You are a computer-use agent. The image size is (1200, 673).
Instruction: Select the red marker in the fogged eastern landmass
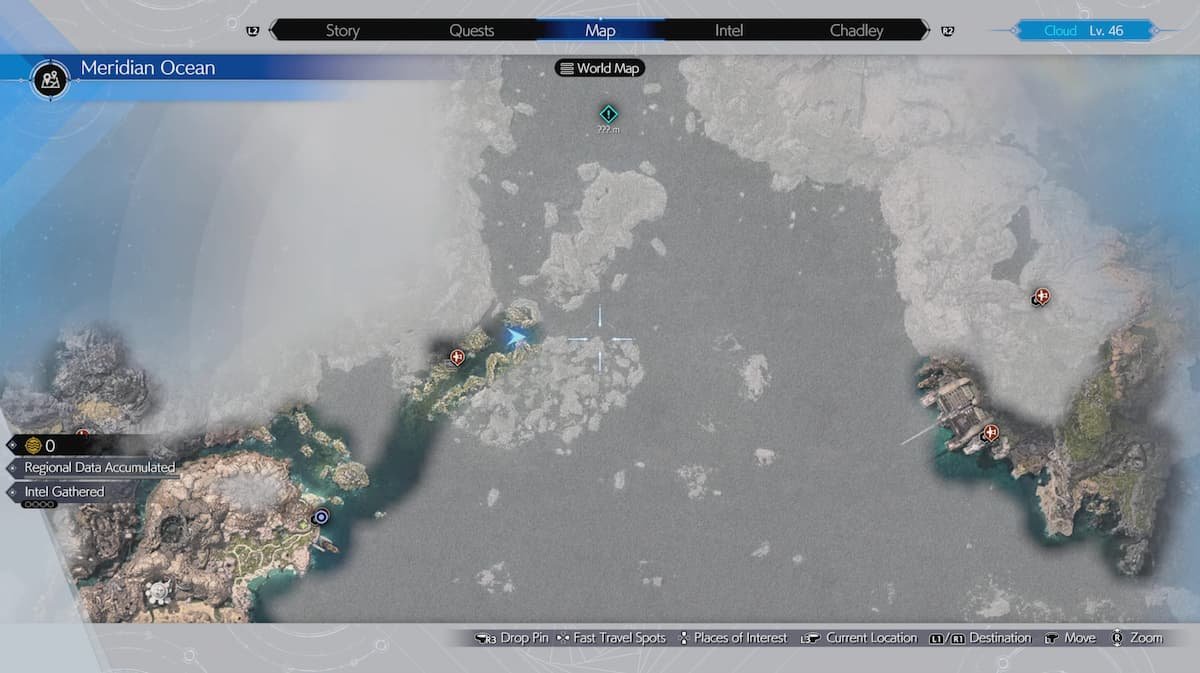point(1042,296)
